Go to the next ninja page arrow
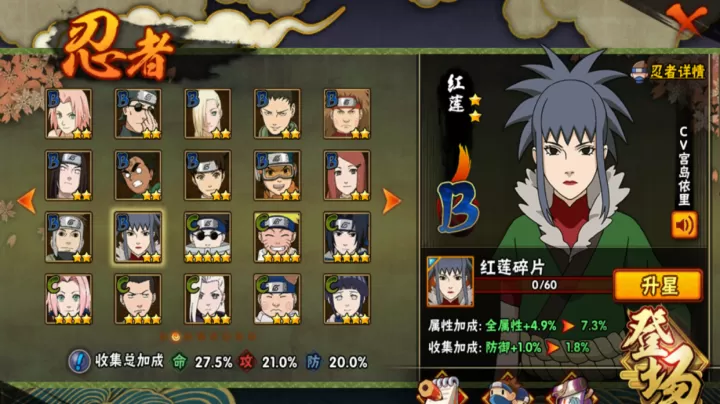This screenshot has height=404, width=720. (392, 199)
